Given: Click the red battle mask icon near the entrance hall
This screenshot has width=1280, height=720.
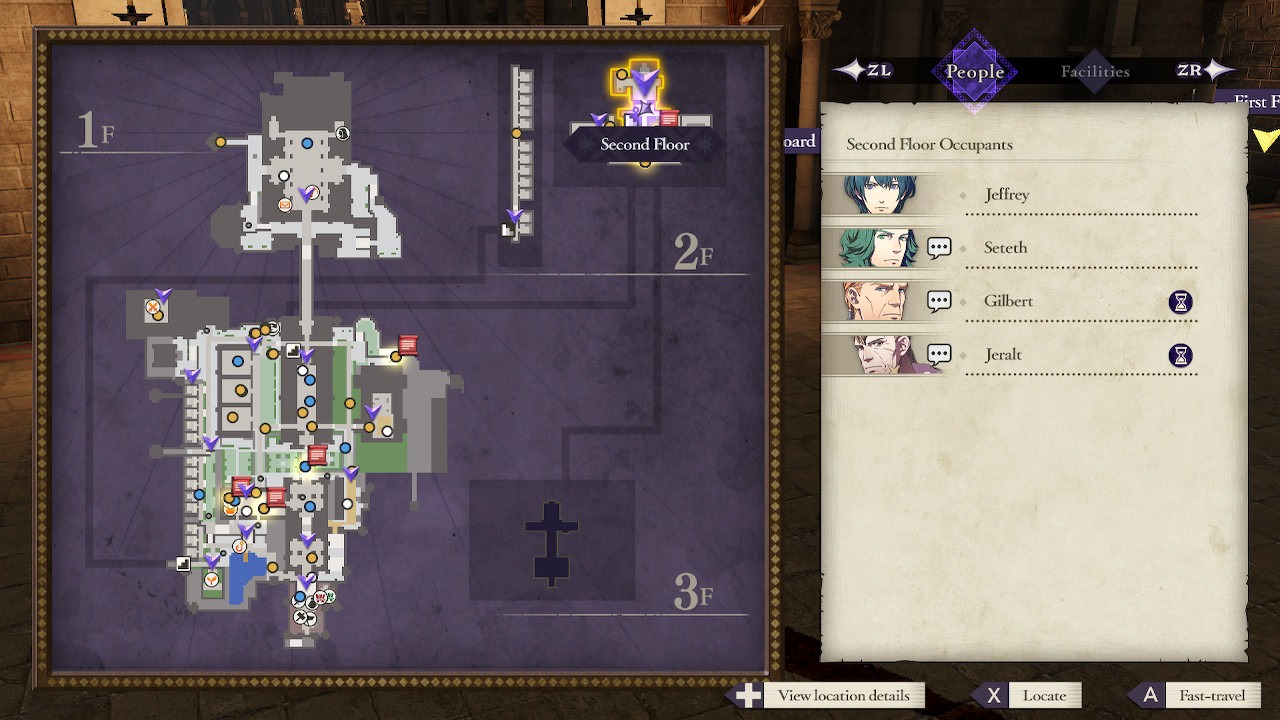Looking at the screenshot, I should (319, 596).
